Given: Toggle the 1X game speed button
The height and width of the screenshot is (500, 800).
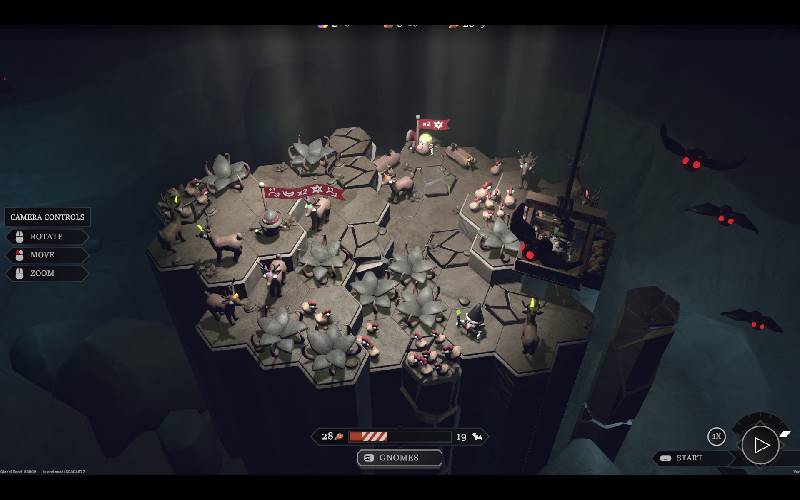Looking at the screenshot, I should (717, 437).
